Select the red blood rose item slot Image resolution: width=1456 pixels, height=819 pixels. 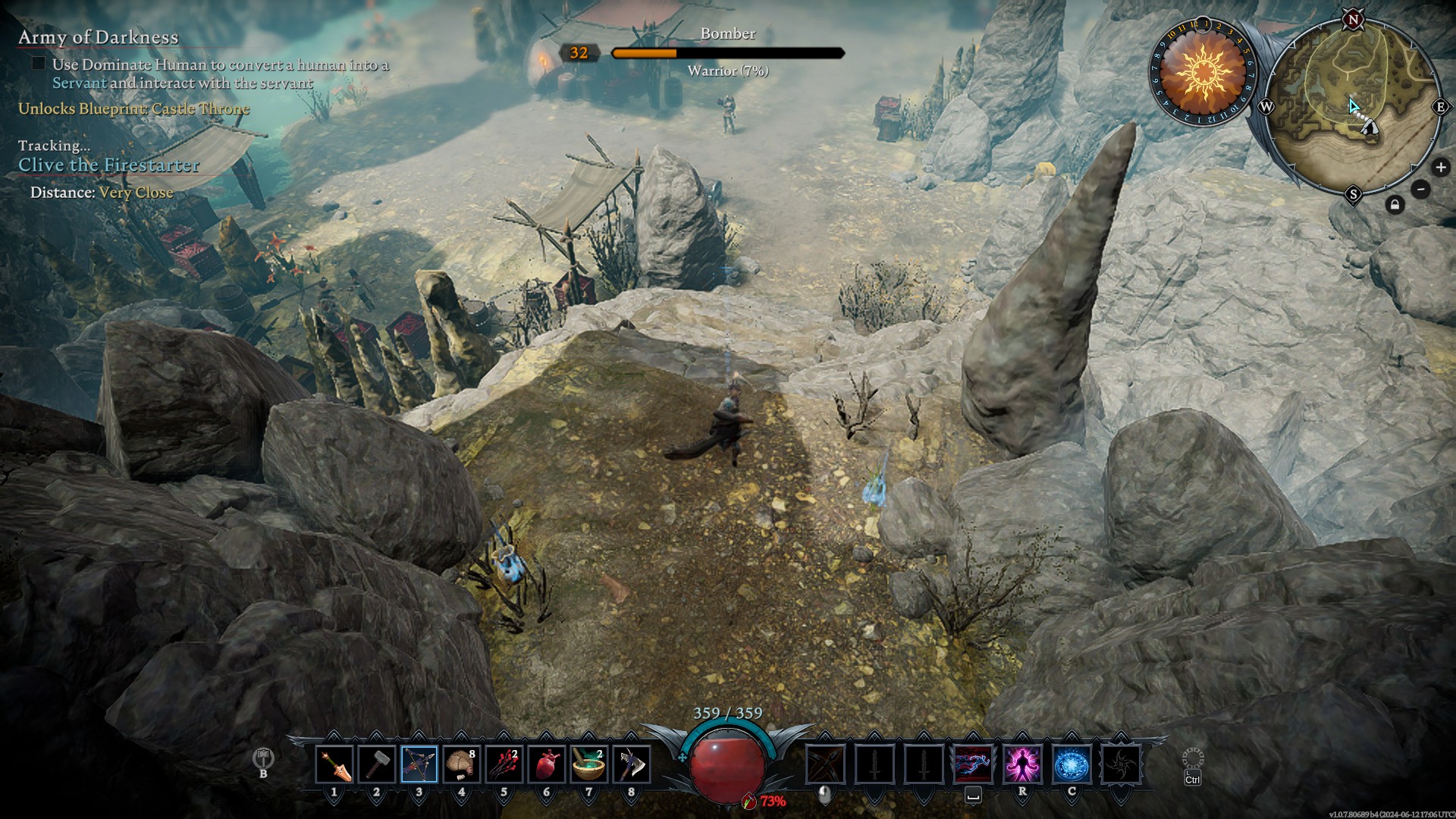tap(504, 764)
